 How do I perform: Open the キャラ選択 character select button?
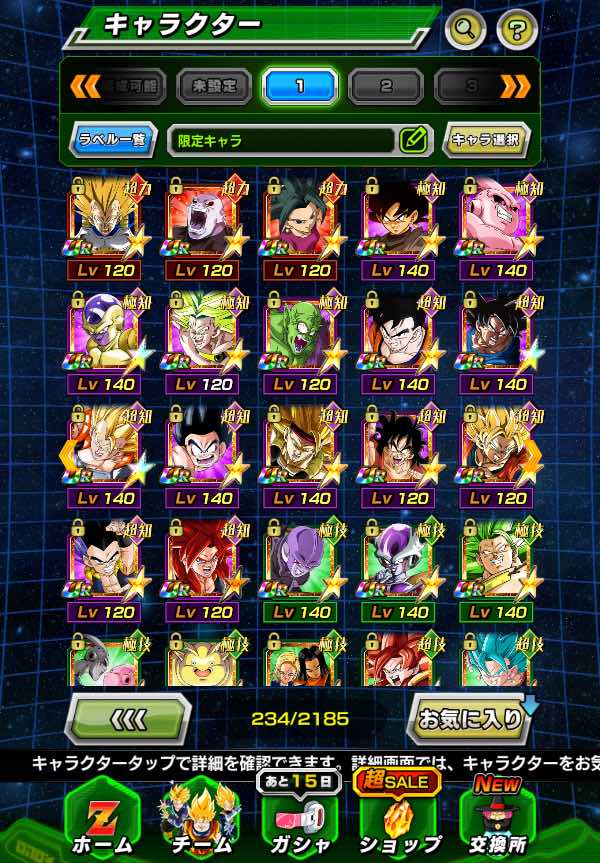point(485,140)
